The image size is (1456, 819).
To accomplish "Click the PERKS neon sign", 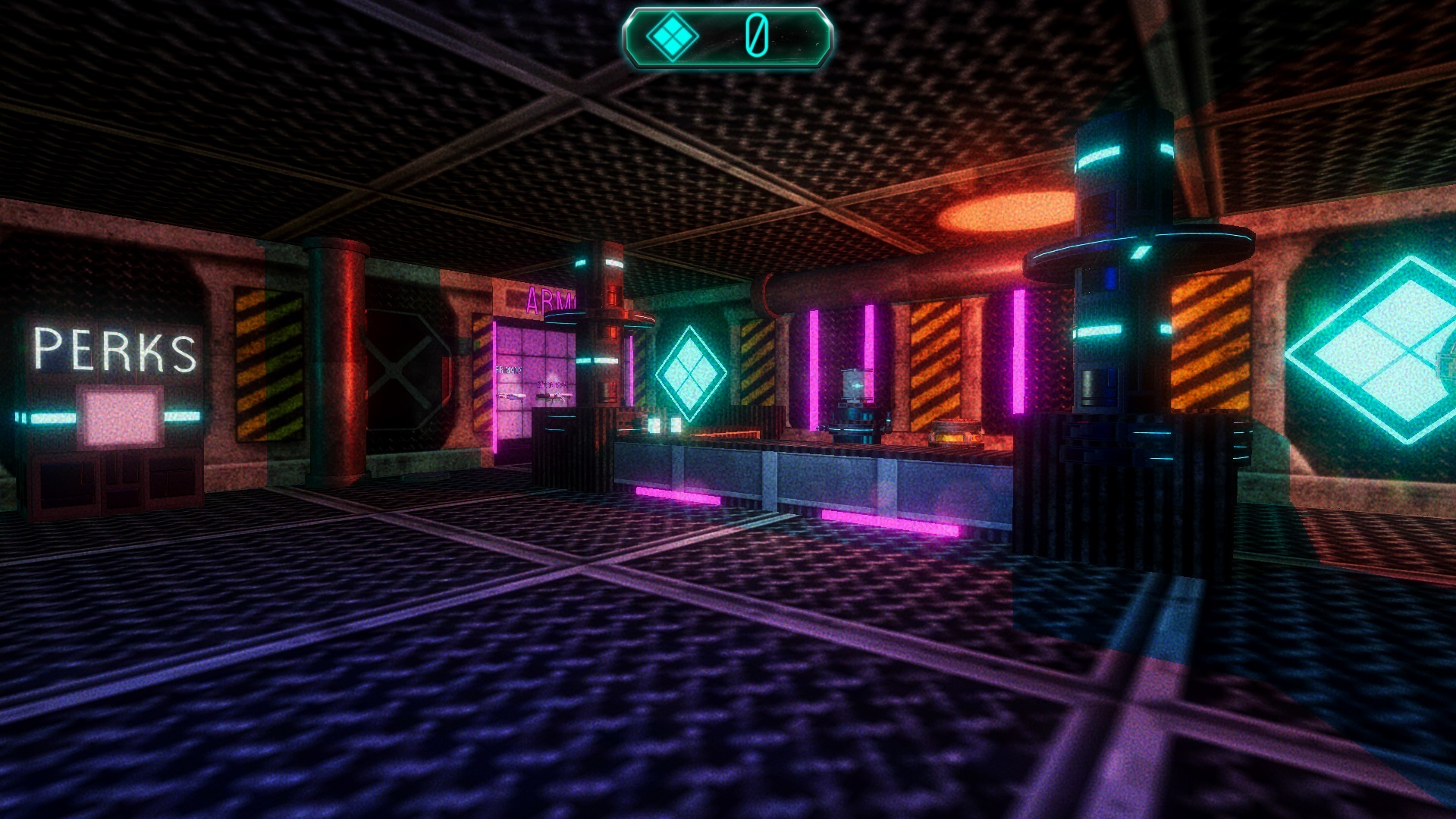I will (x=114, y=350).
